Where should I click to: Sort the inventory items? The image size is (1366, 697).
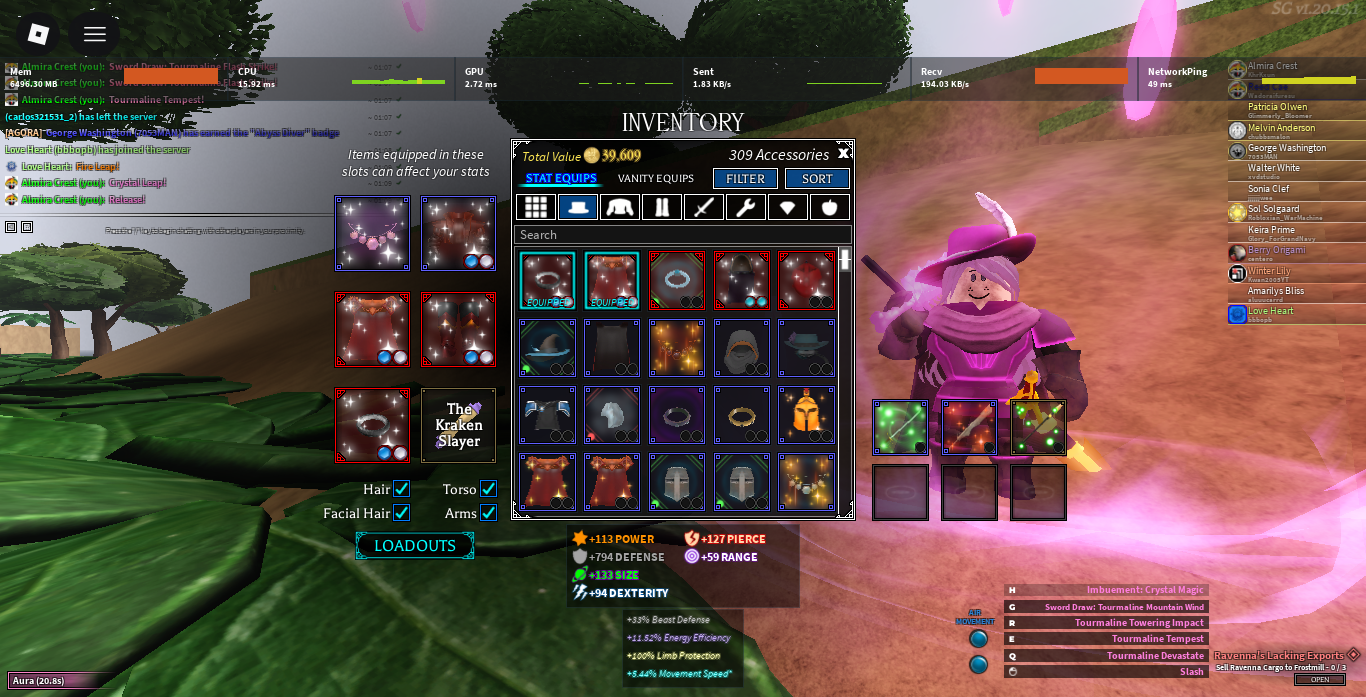(817, 179)
